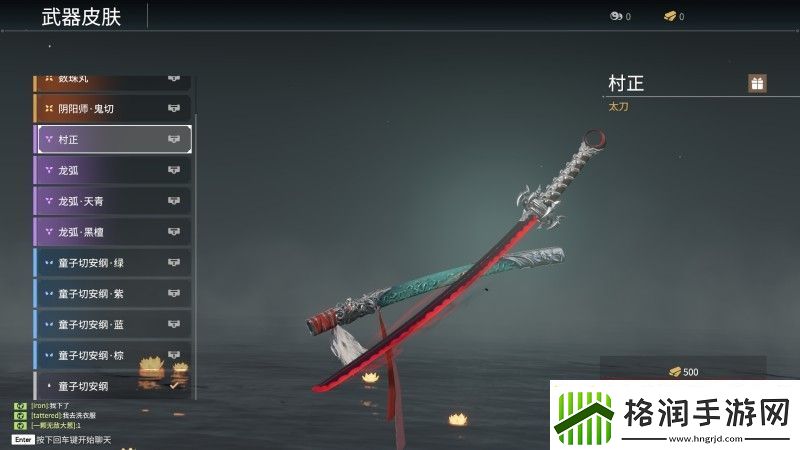Select the 童子切安纲·绿 skin
This screenshot has width=800, height=450.
113,263
